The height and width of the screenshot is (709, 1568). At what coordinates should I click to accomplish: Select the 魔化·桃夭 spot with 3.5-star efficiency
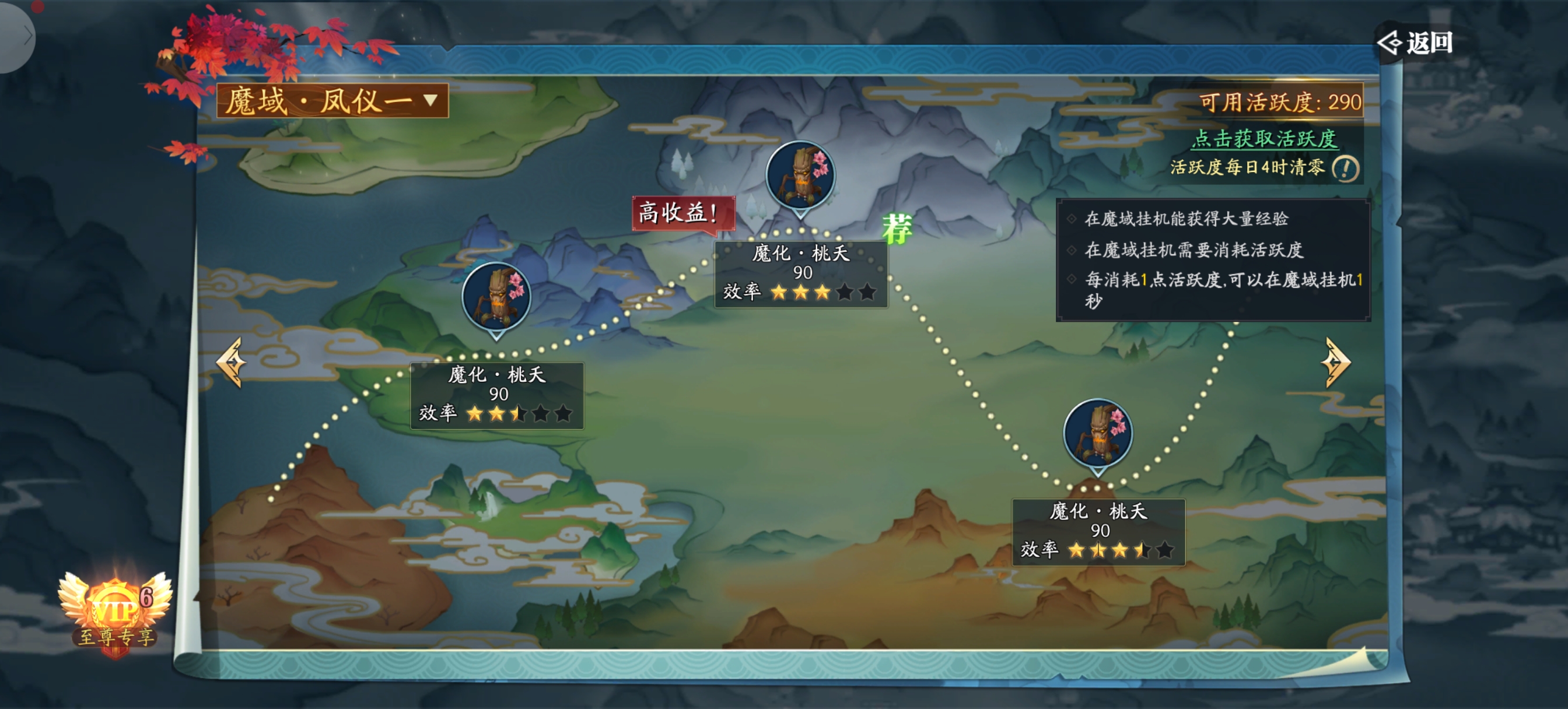[1097, 434]
